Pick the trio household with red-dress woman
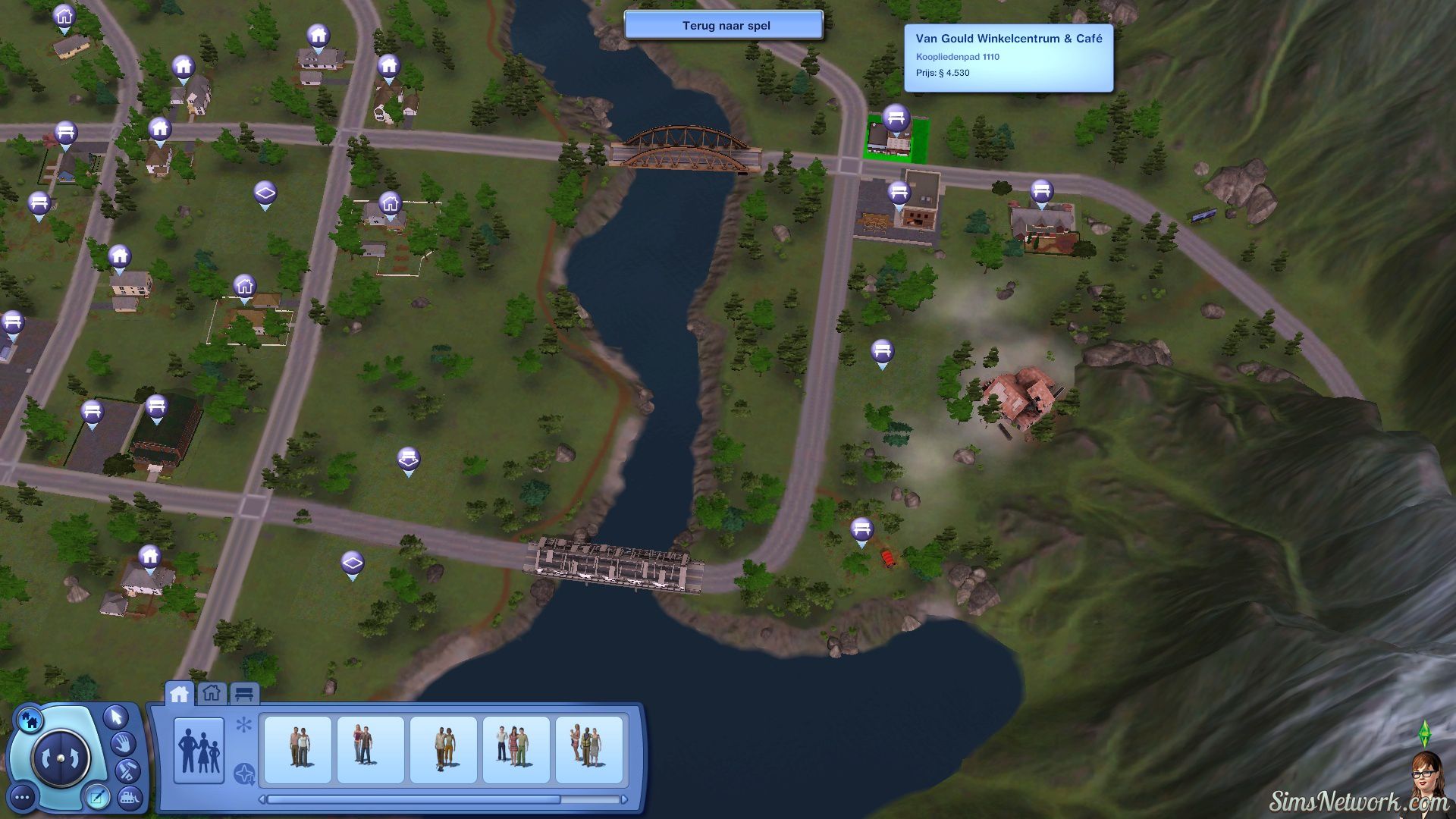The image size is (1456, 819). click(x=516, y=749)
